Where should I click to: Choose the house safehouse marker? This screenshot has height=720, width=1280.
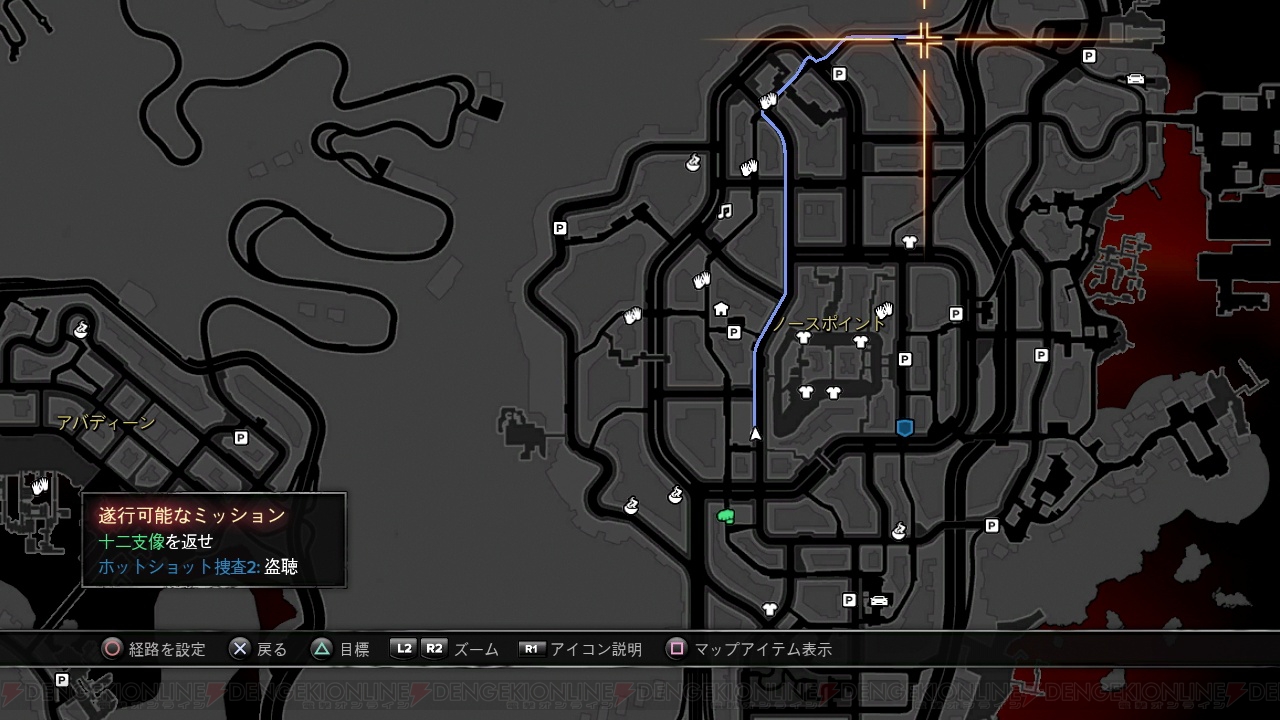721,309
